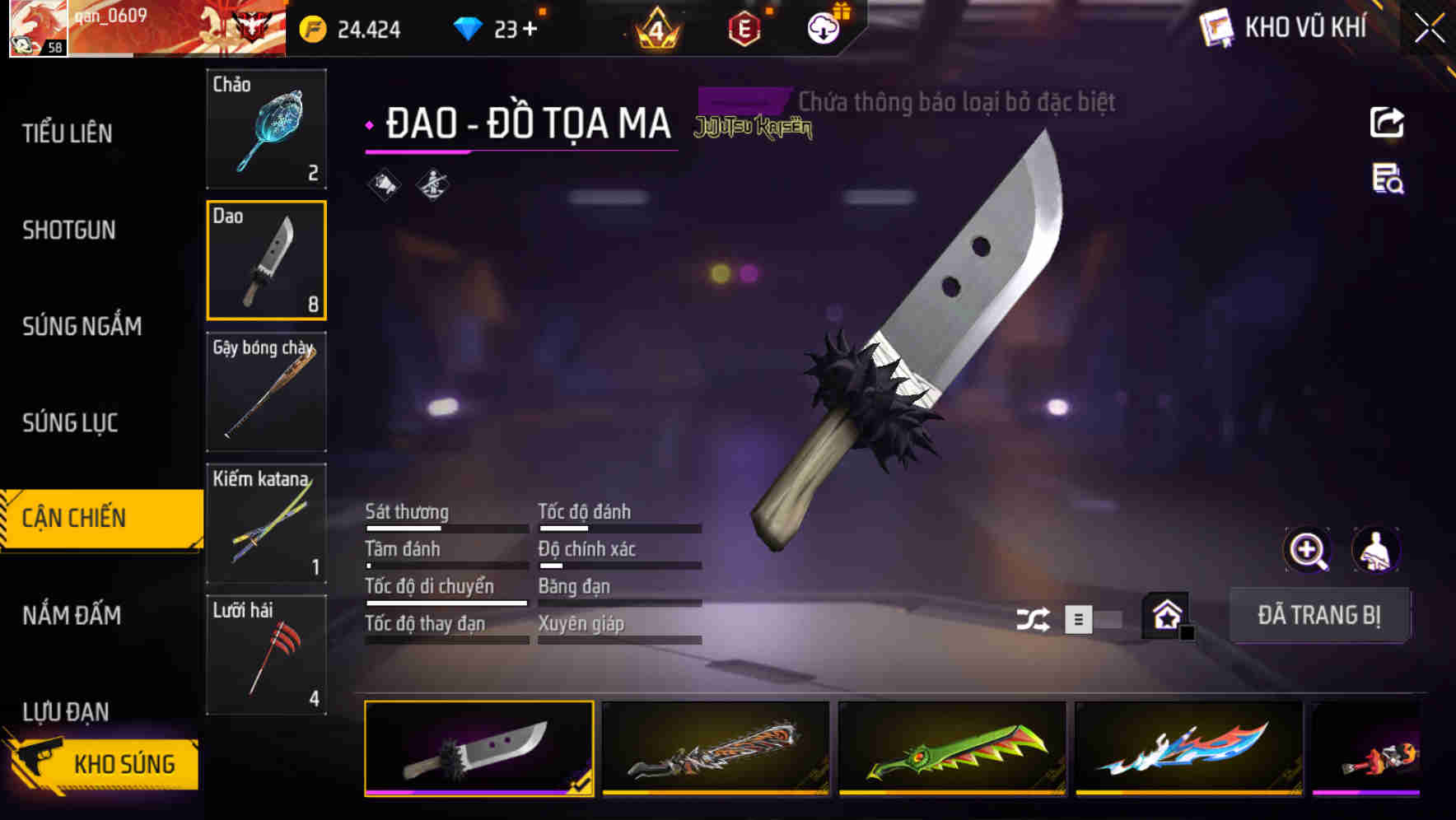Select SÚNG NGẮM in the sidebar
Viewport: 1456px width, 820px height.
click(x=82, y=326)
